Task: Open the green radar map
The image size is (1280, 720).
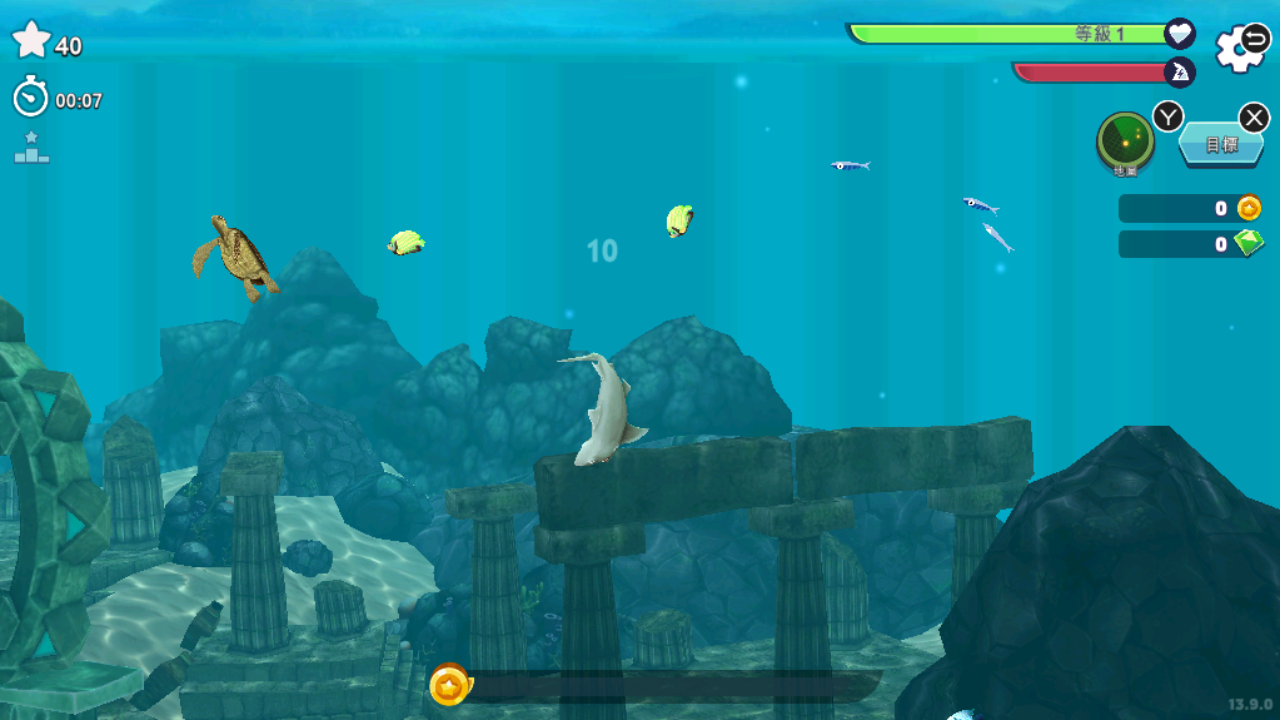Action: point(1125,142)
